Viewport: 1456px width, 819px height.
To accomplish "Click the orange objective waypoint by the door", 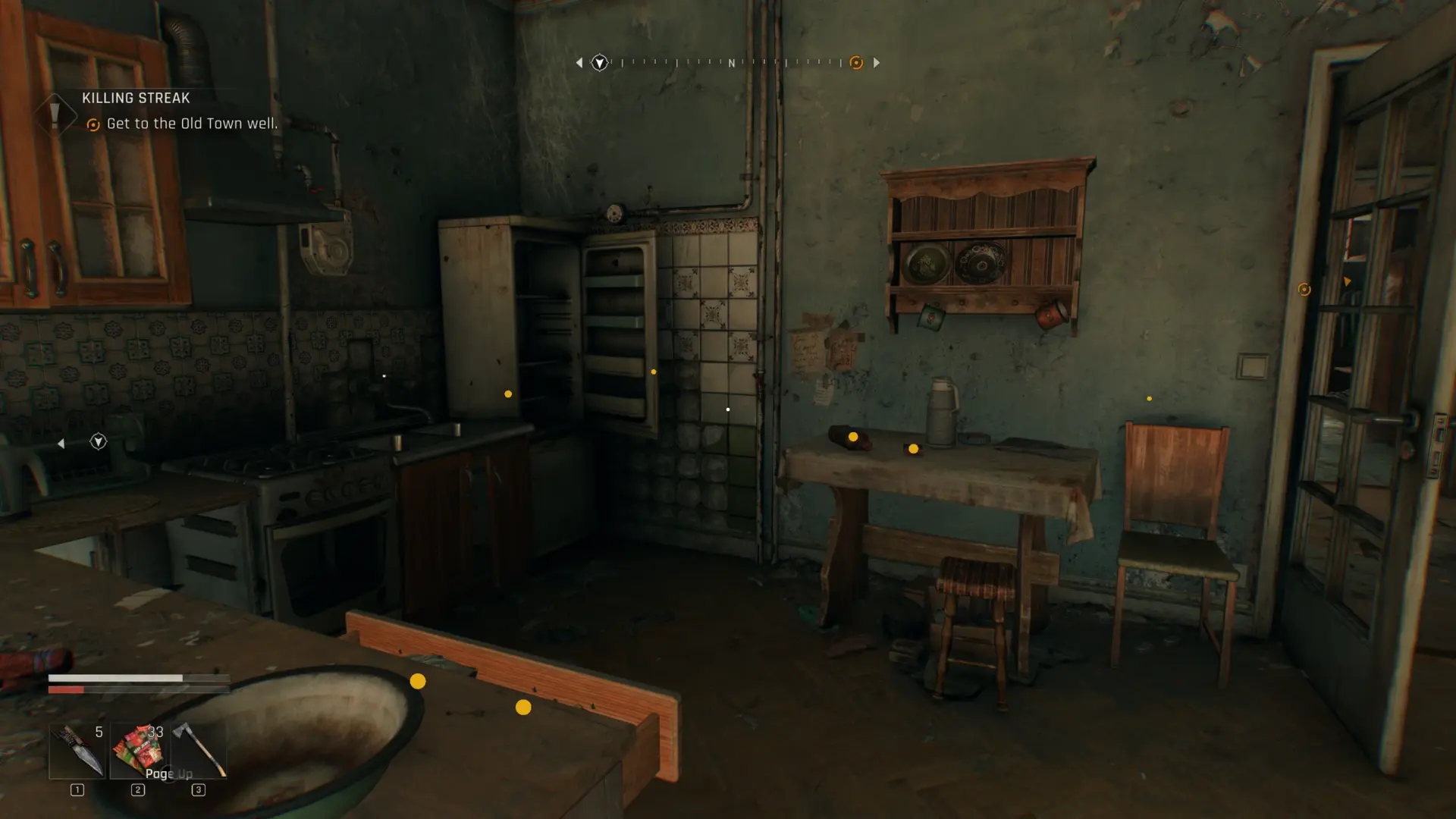I will (x=1304, y=290).
